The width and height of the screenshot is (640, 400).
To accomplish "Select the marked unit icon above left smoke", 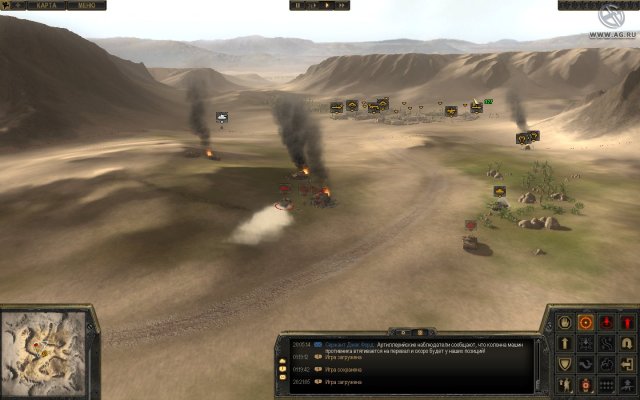I will pos(221,117).
